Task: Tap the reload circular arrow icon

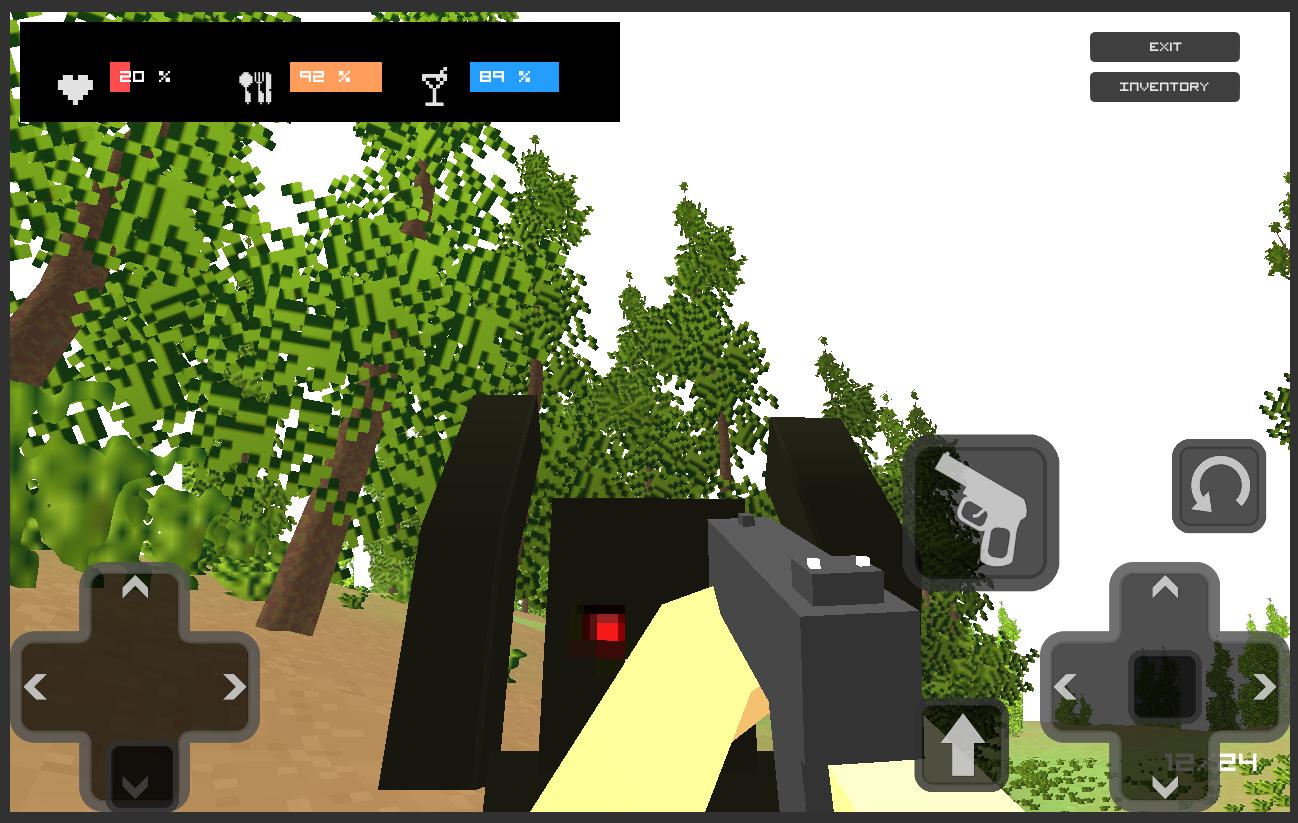Action: point(1218,488)
